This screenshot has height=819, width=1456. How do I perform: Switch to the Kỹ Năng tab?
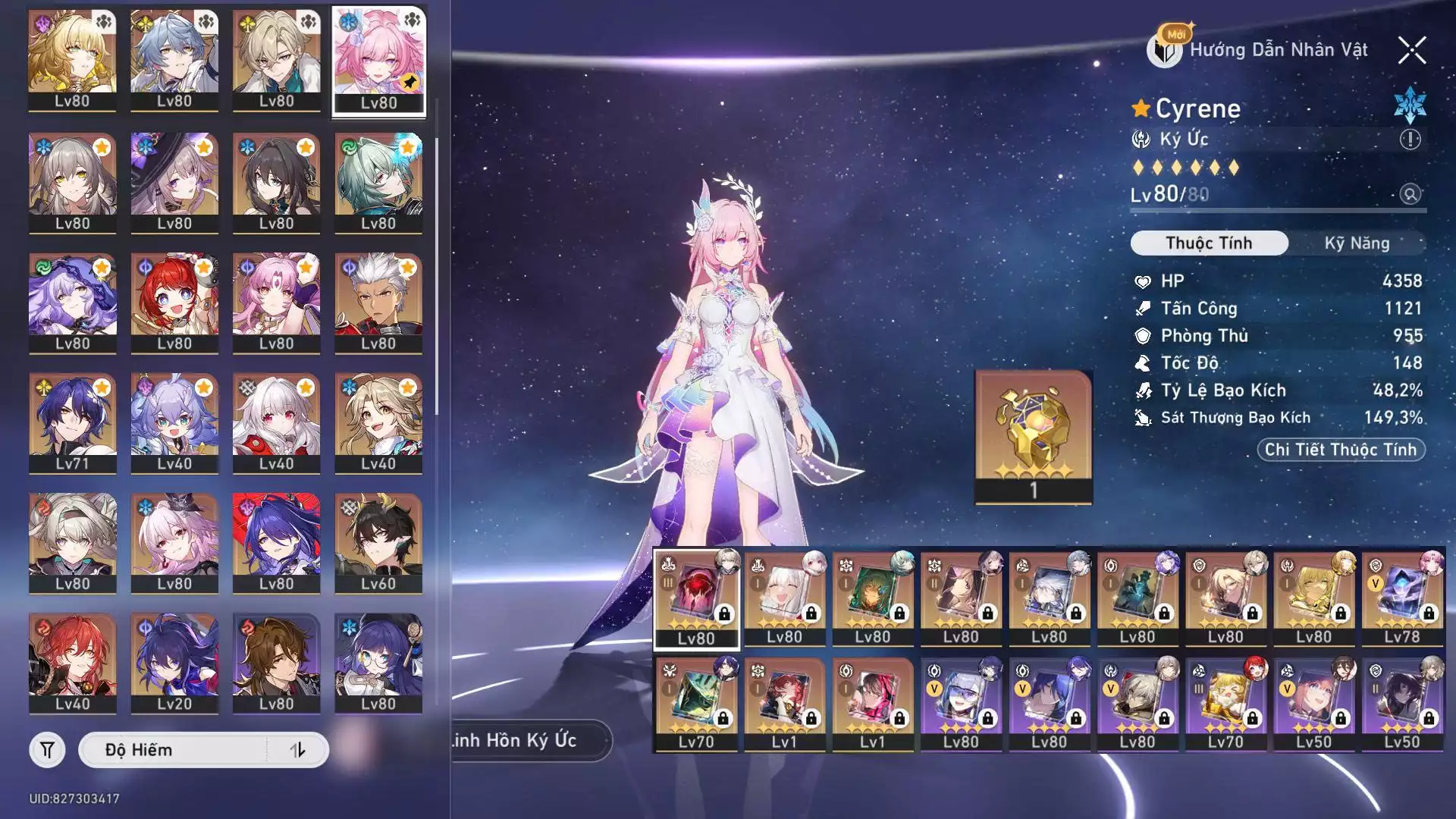click(x=1357, y=243)
